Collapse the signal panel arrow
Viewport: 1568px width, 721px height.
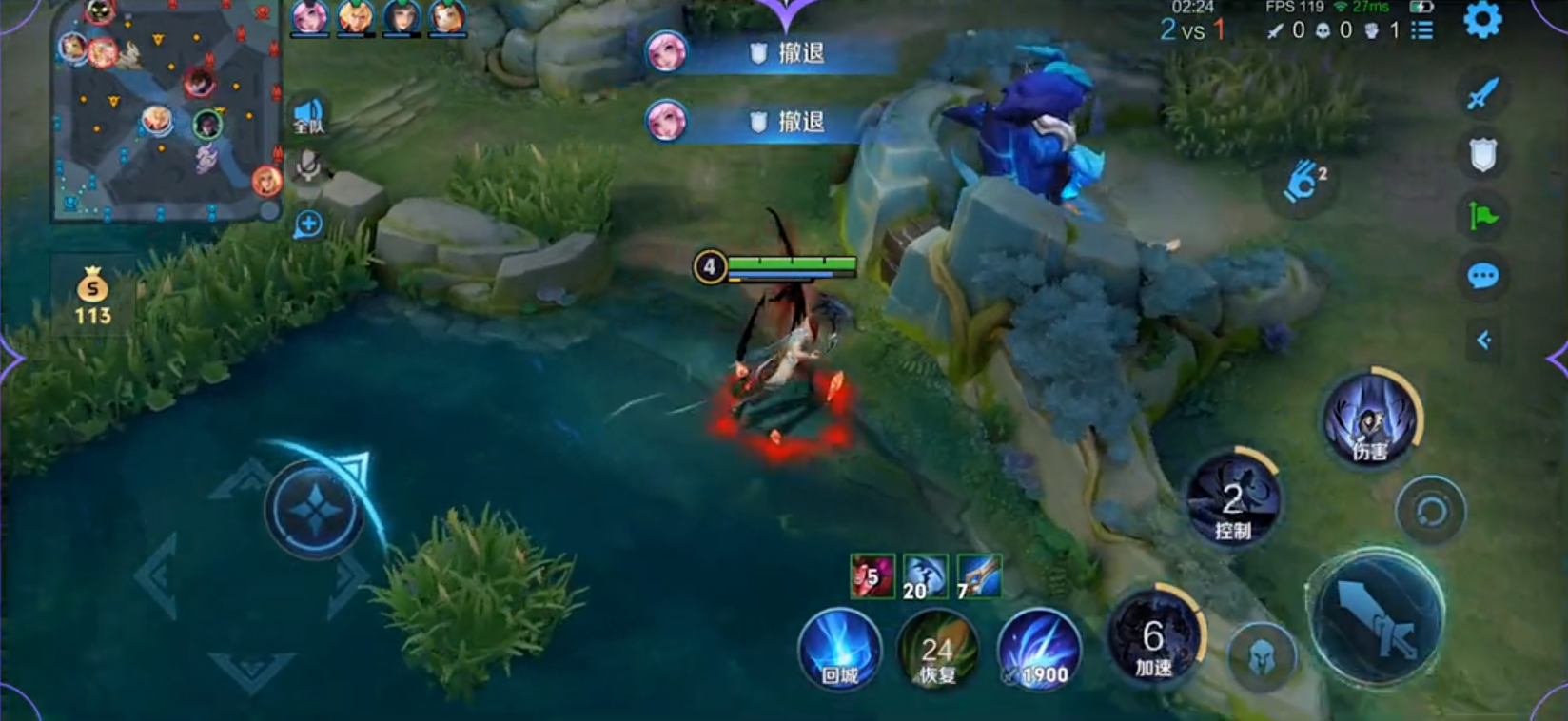tap(1482, 340)
